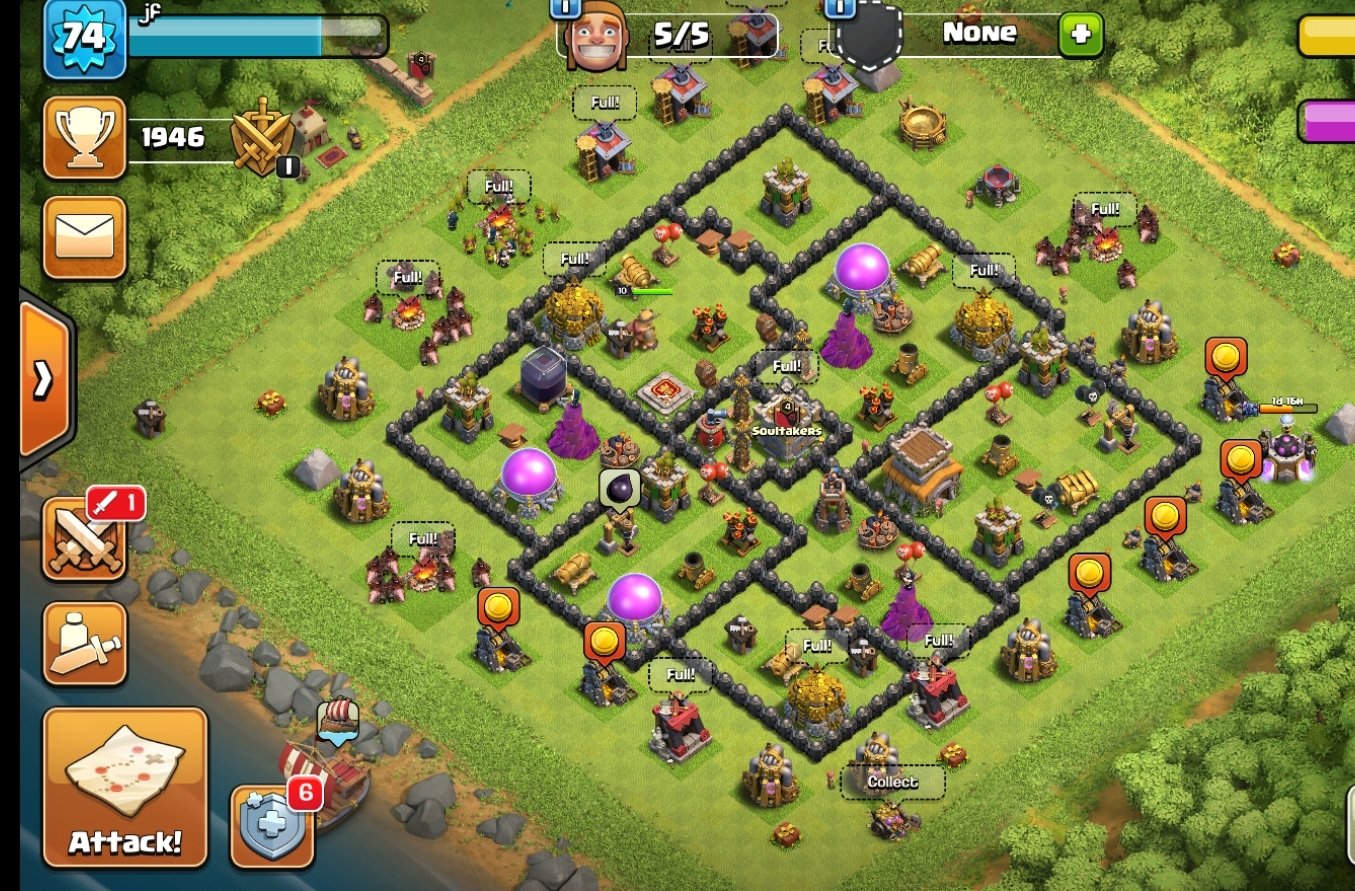Viewport: 1355px width, 891px height.
Task: Tap the Attack! map button
Action: (x=125, y=787)
